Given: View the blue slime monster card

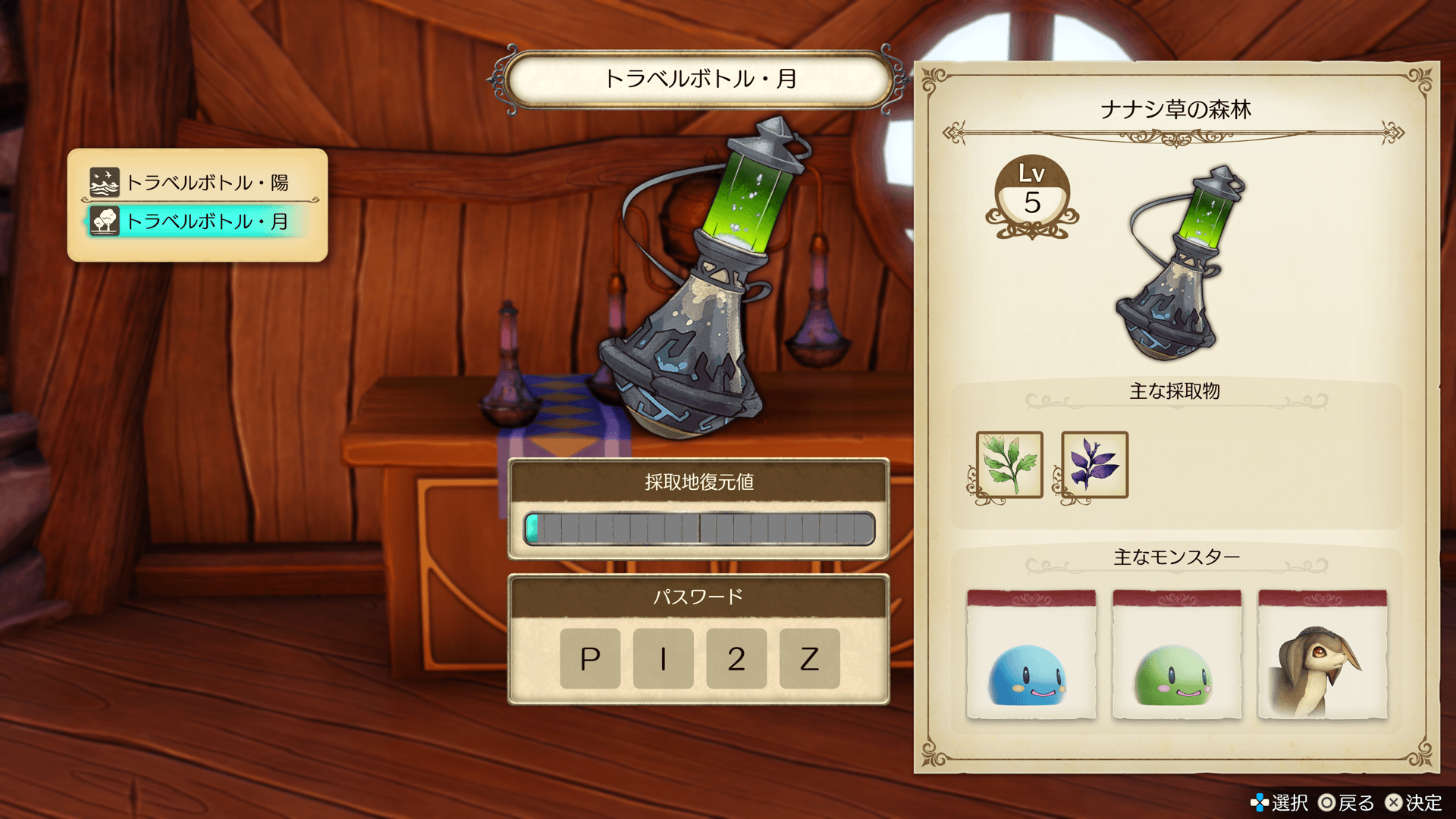Looking at the screenshot, I should [x=1031, y=654].
